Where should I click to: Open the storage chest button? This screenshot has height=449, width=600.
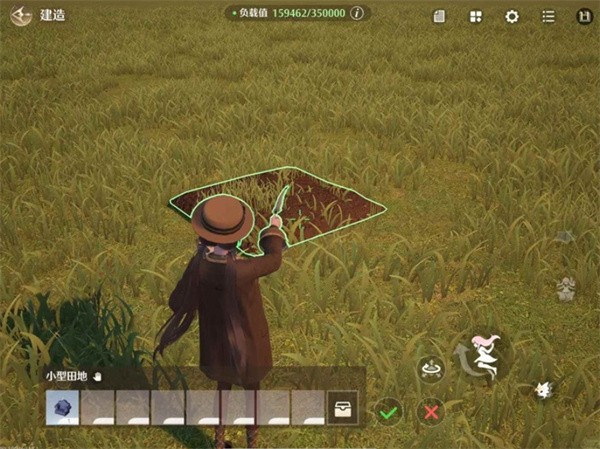[x=342, y=408]
